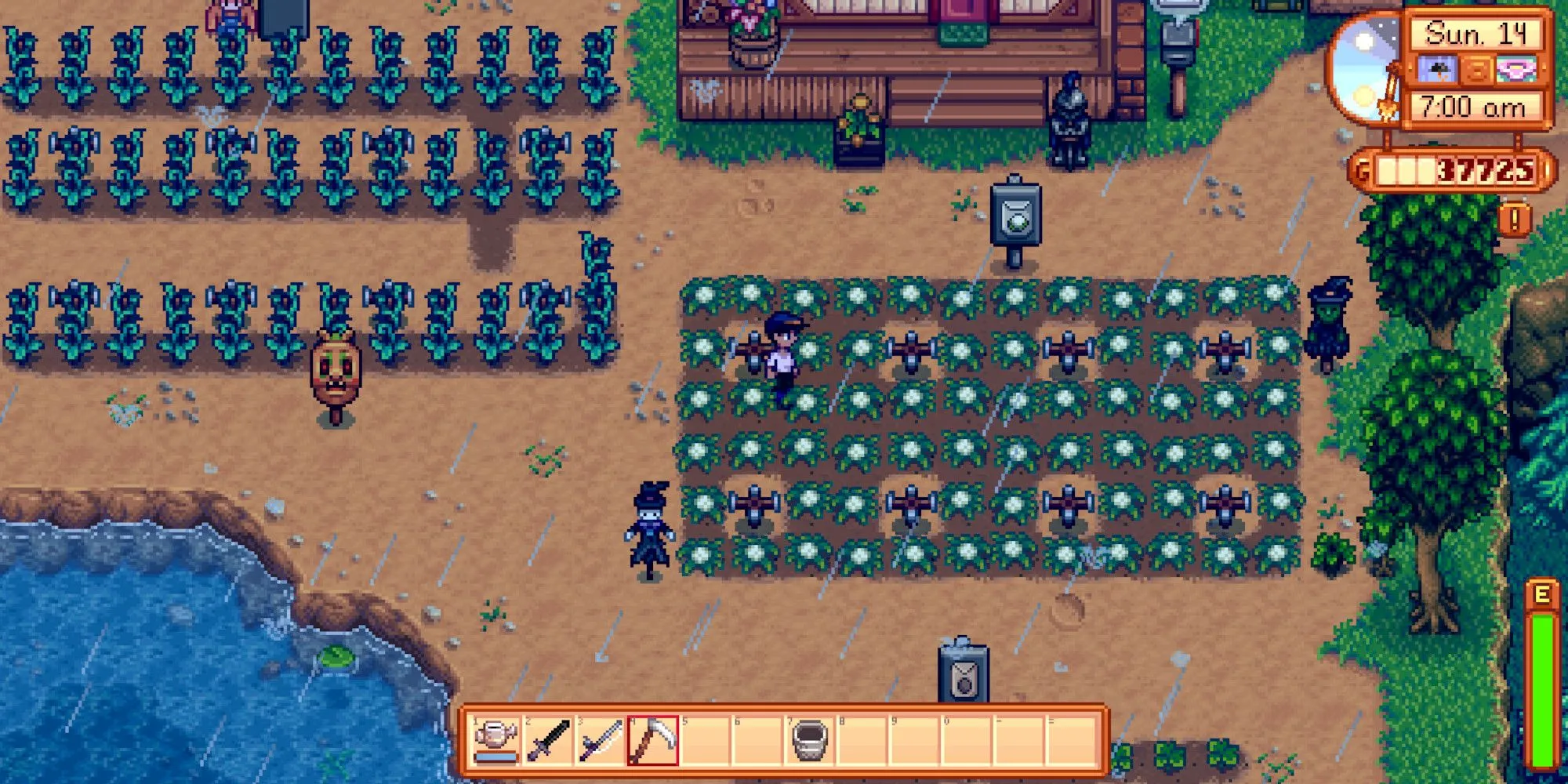
Task: Choose the silver-blue curved sword slot
Action: [601, 741]
